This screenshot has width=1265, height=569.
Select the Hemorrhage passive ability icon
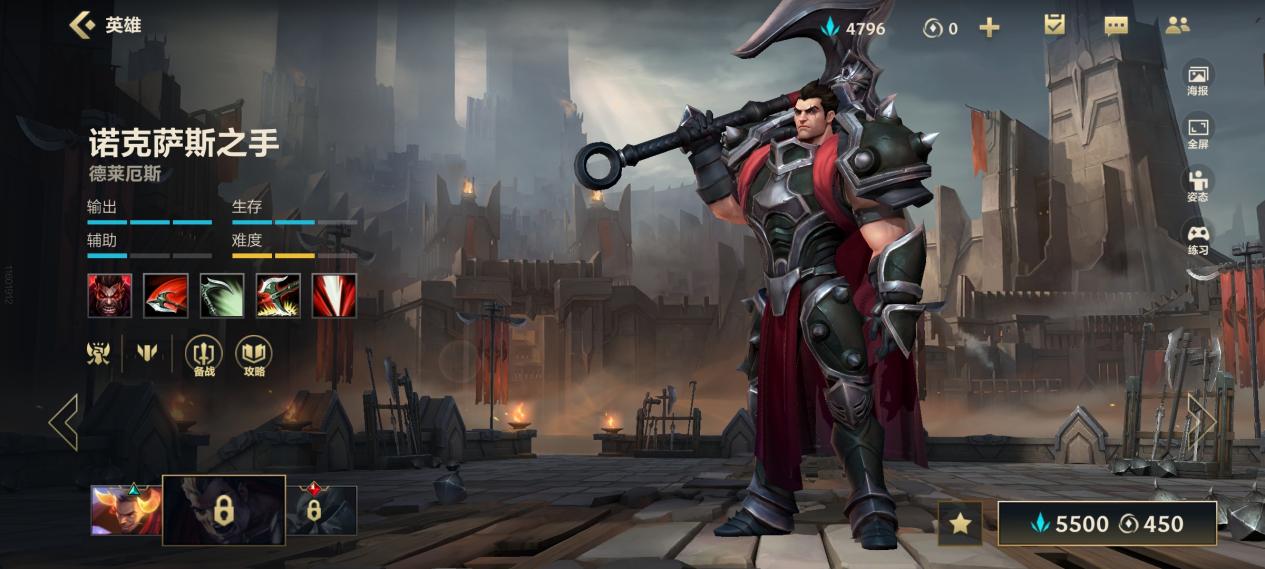click(109, 296)
